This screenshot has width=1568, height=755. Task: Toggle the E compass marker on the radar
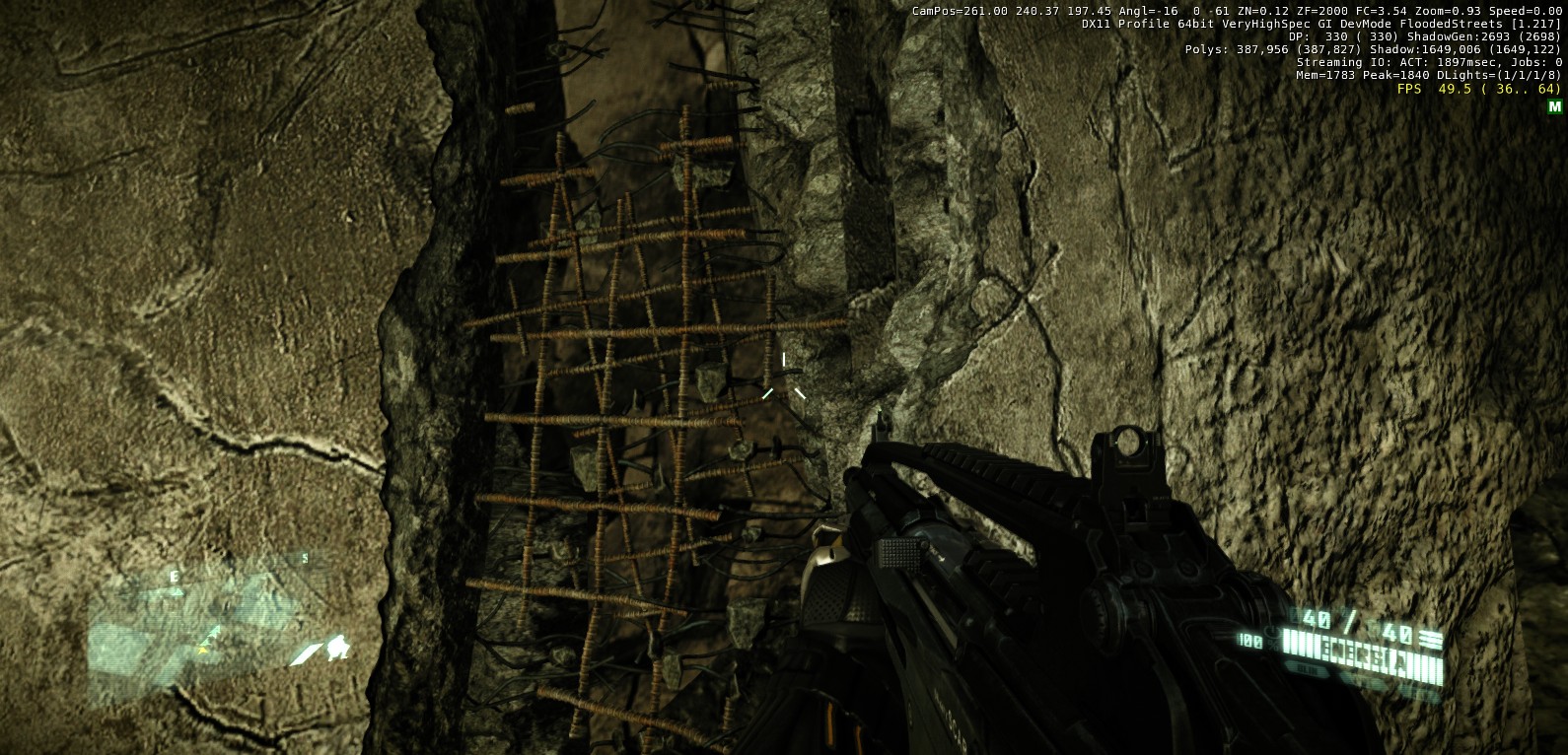click(x=175, y=576)
